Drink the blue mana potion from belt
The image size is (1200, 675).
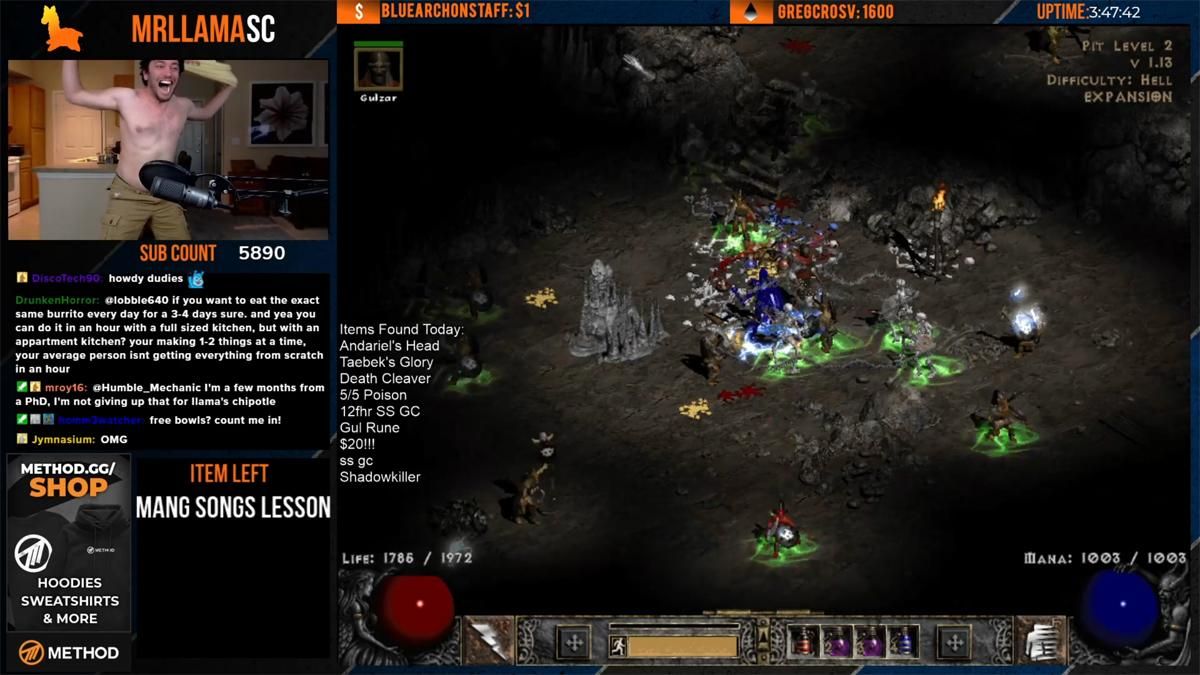click(904, 641)
